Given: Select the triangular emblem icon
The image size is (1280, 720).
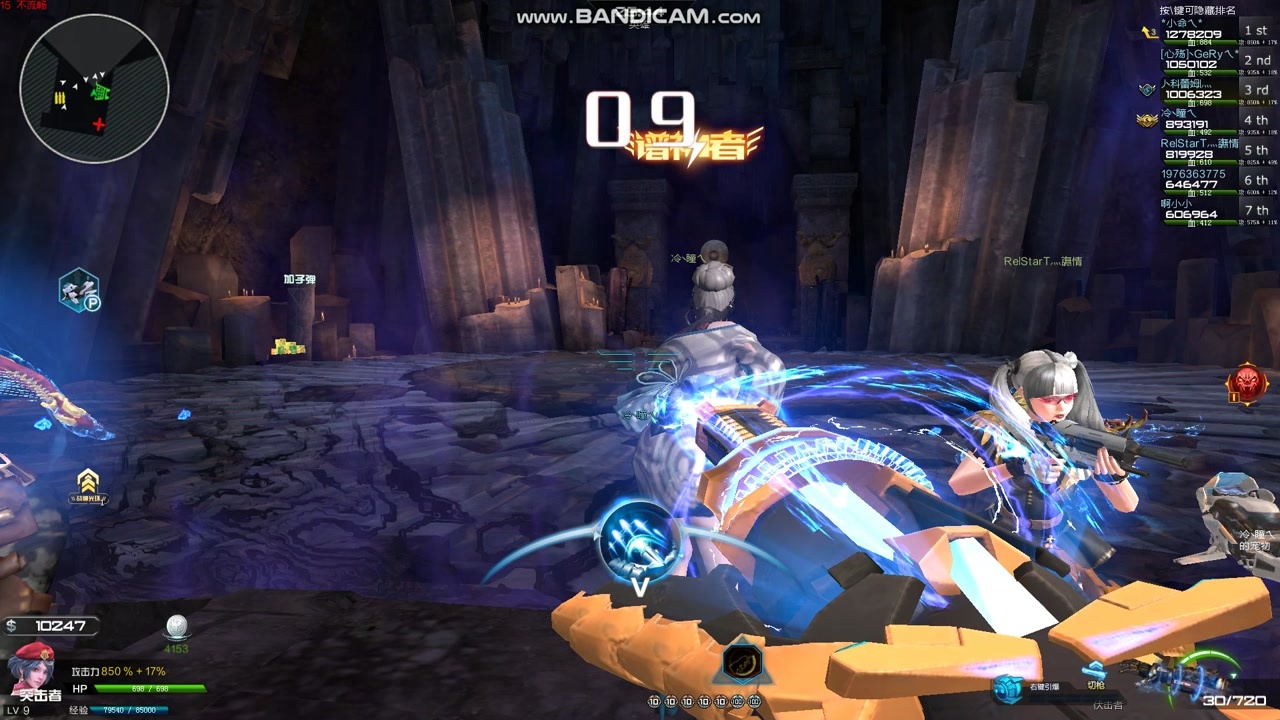Looking at the screenshot, I should tap(741, 661).
